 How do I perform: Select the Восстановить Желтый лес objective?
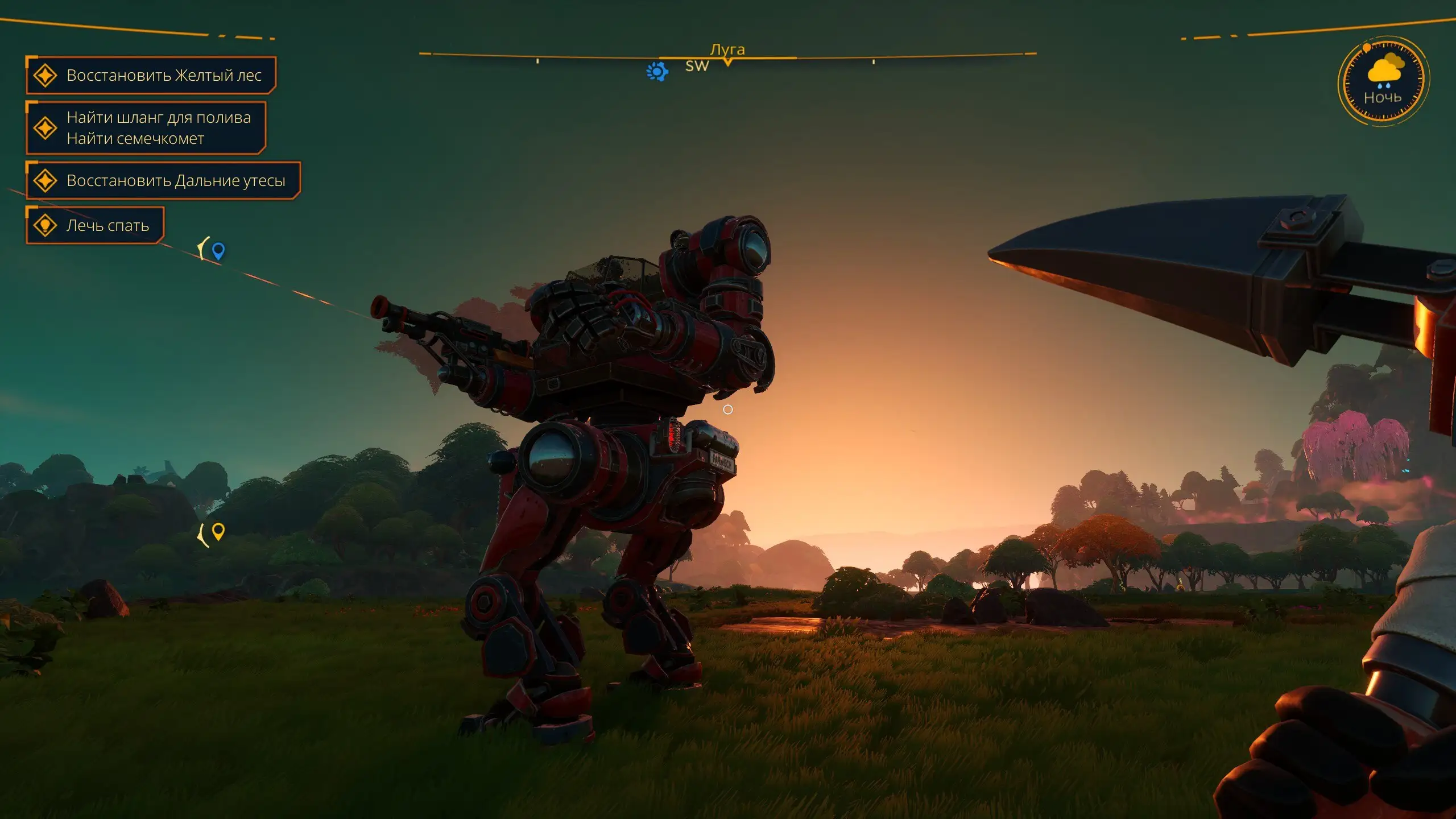[x=151, y=75]
